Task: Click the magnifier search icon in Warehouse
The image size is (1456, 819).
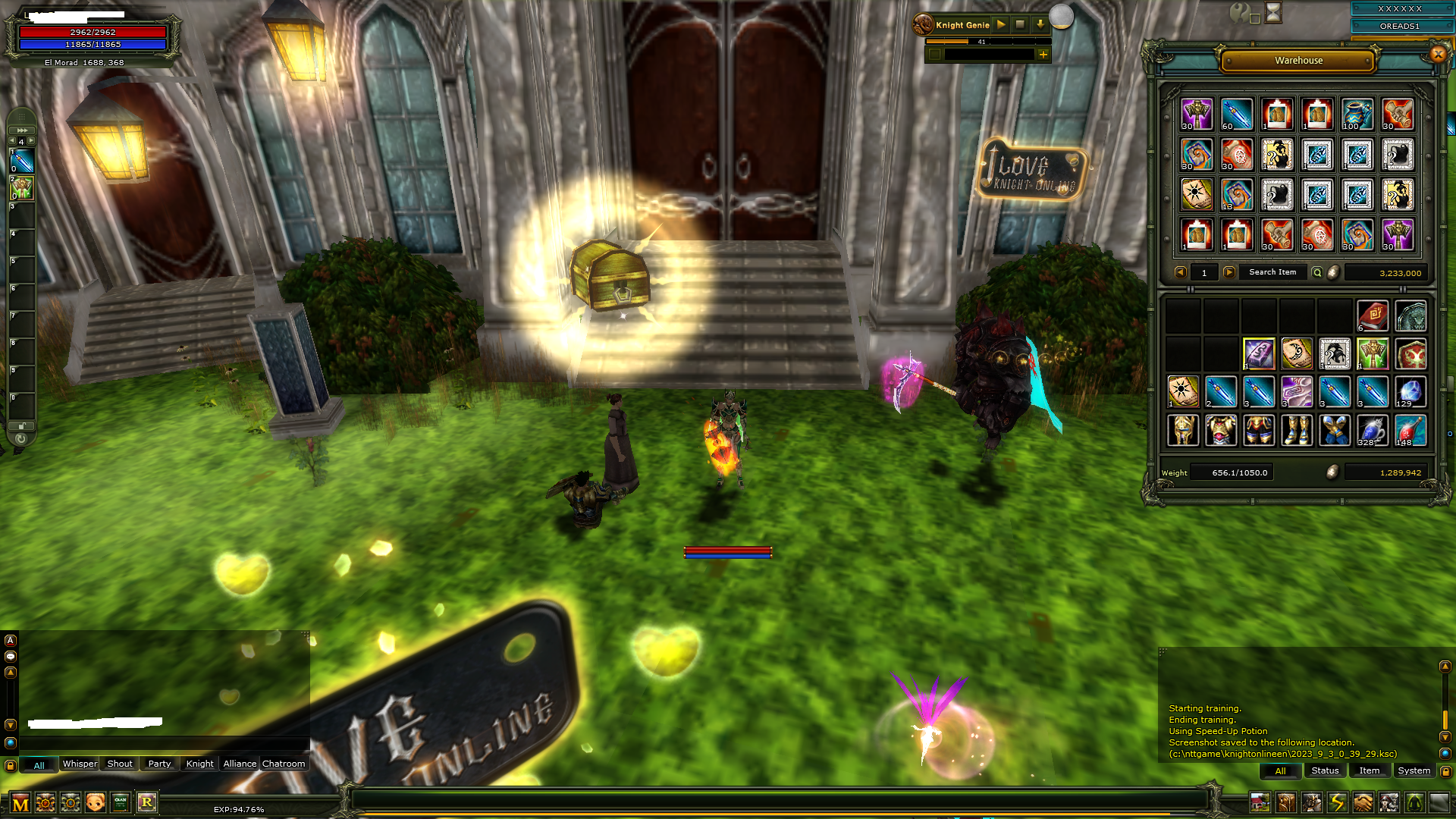Action: pos(1317,271)
